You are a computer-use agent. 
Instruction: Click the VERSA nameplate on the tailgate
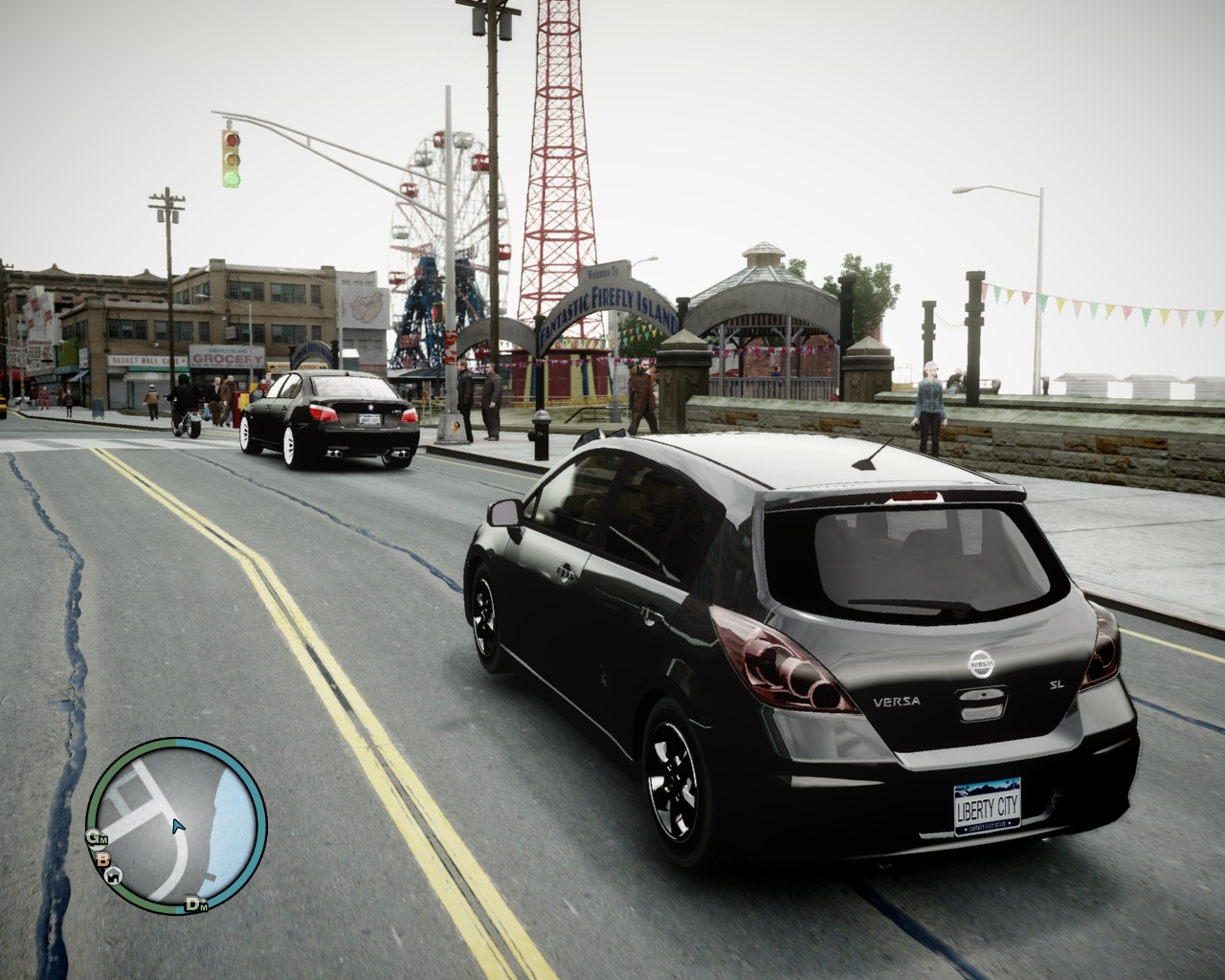(x=898, y=700)
